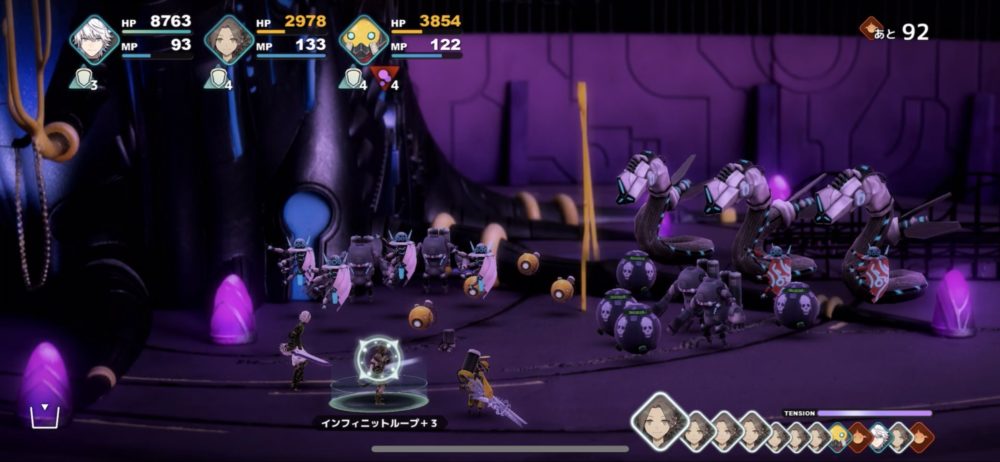Tap the shield buff icon under brown-haired character
This screenshot has width=1000, height=462.
[x=215, y=76]
